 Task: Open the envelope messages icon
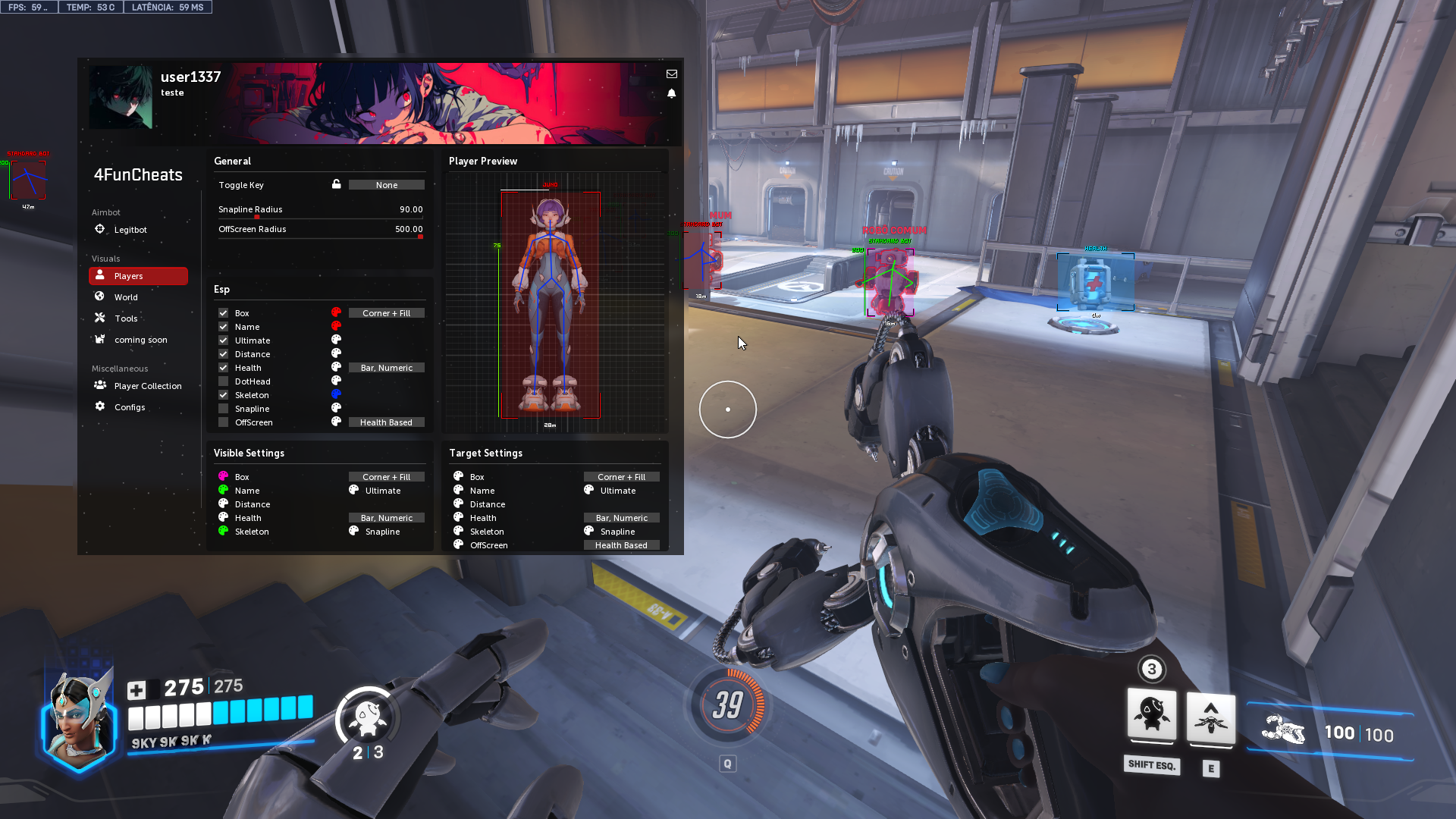click(671, 74)
